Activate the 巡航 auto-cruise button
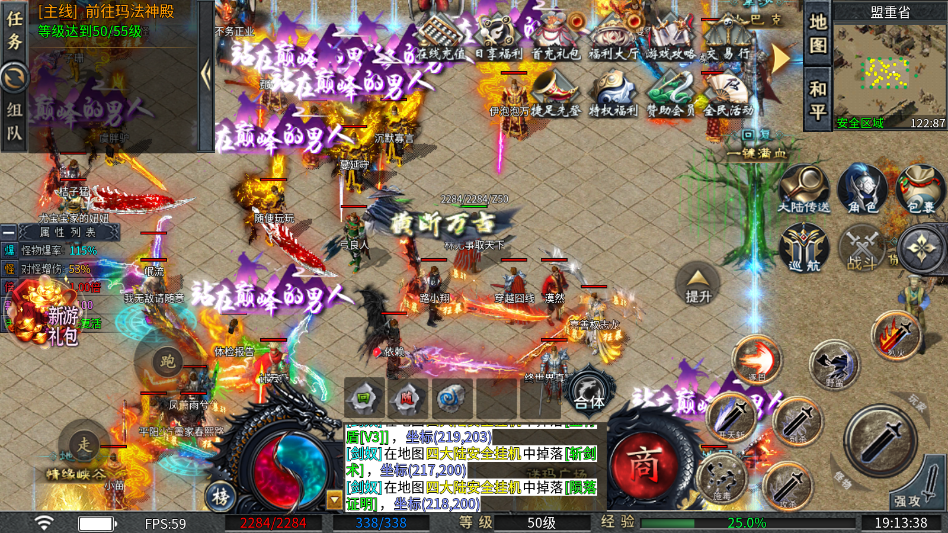This screenshot has width=948, height=533. tap(803, 248)
